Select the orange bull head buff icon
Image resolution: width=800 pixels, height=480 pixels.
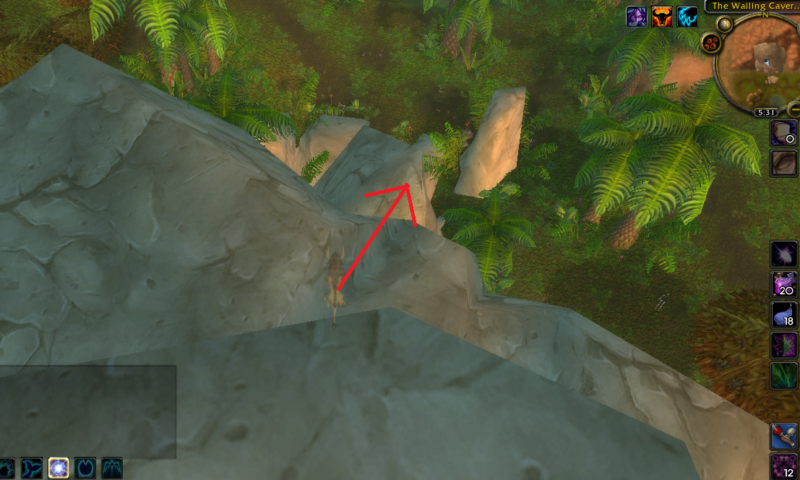pos(662,17)
